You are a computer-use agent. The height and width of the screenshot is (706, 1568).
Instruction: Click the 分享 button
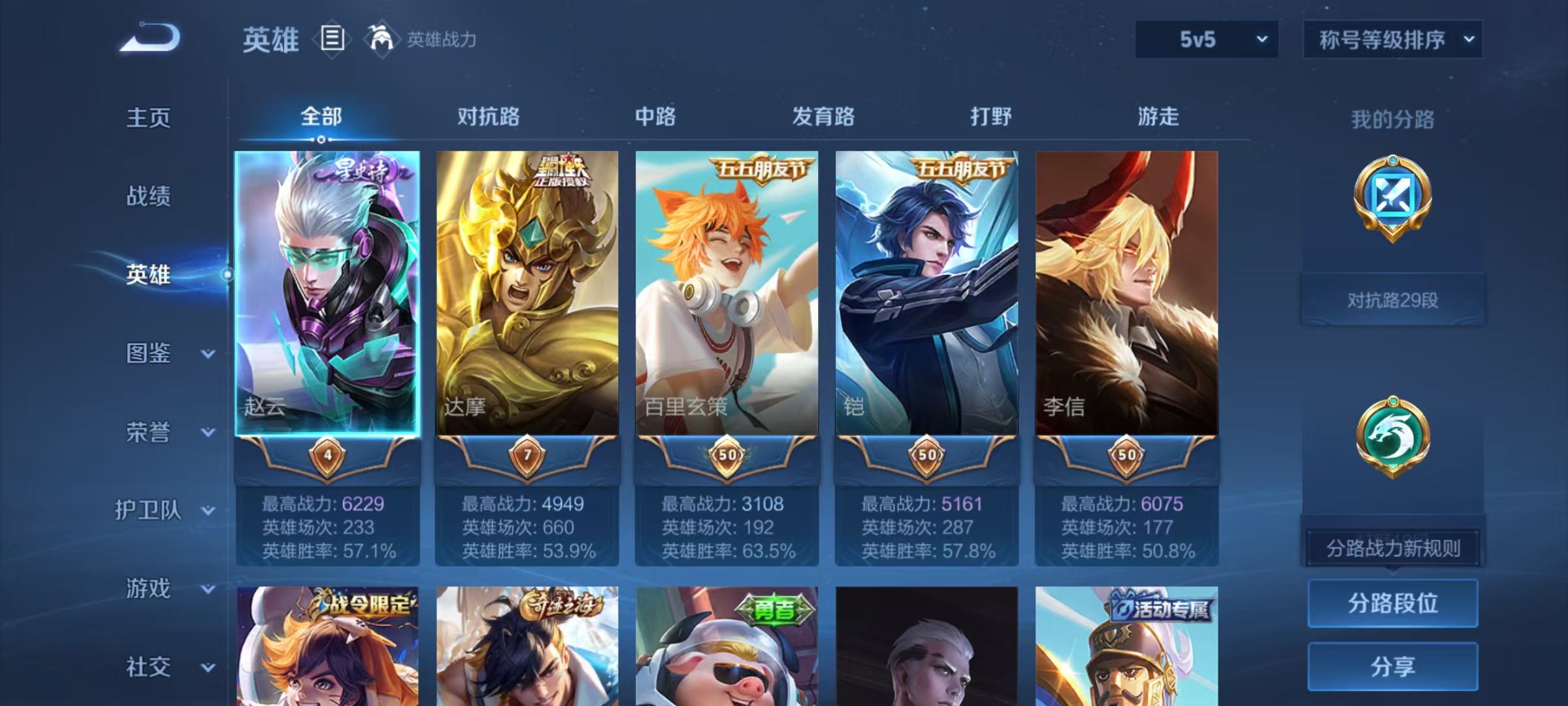point(1392,666)
